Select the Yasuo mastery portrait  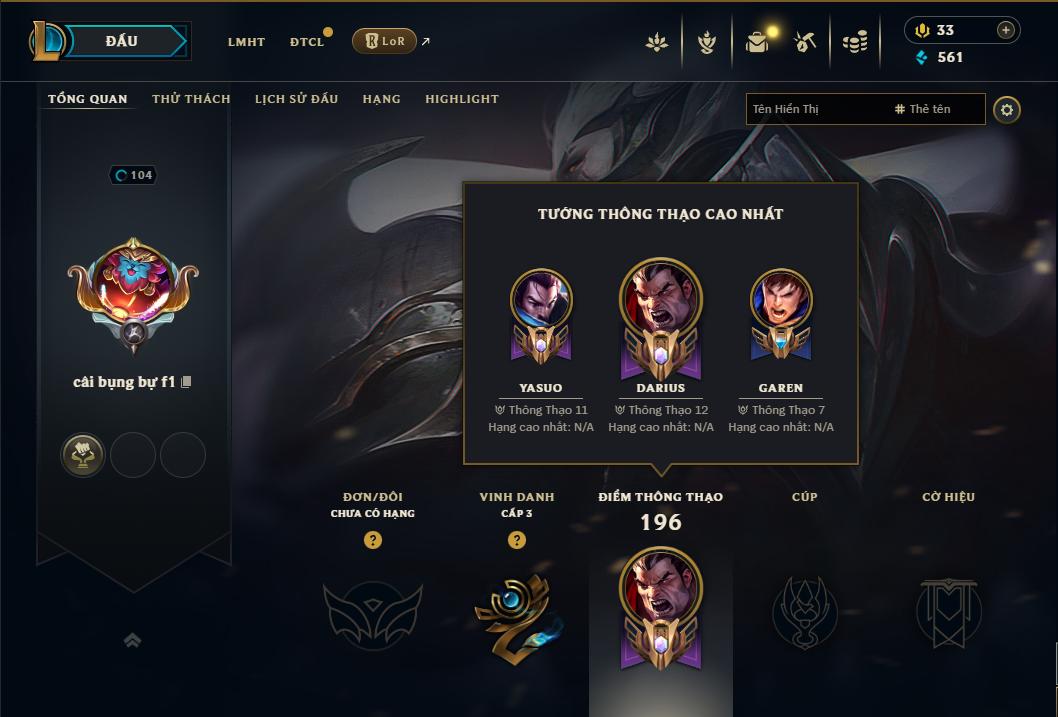[x=541, y=300]
